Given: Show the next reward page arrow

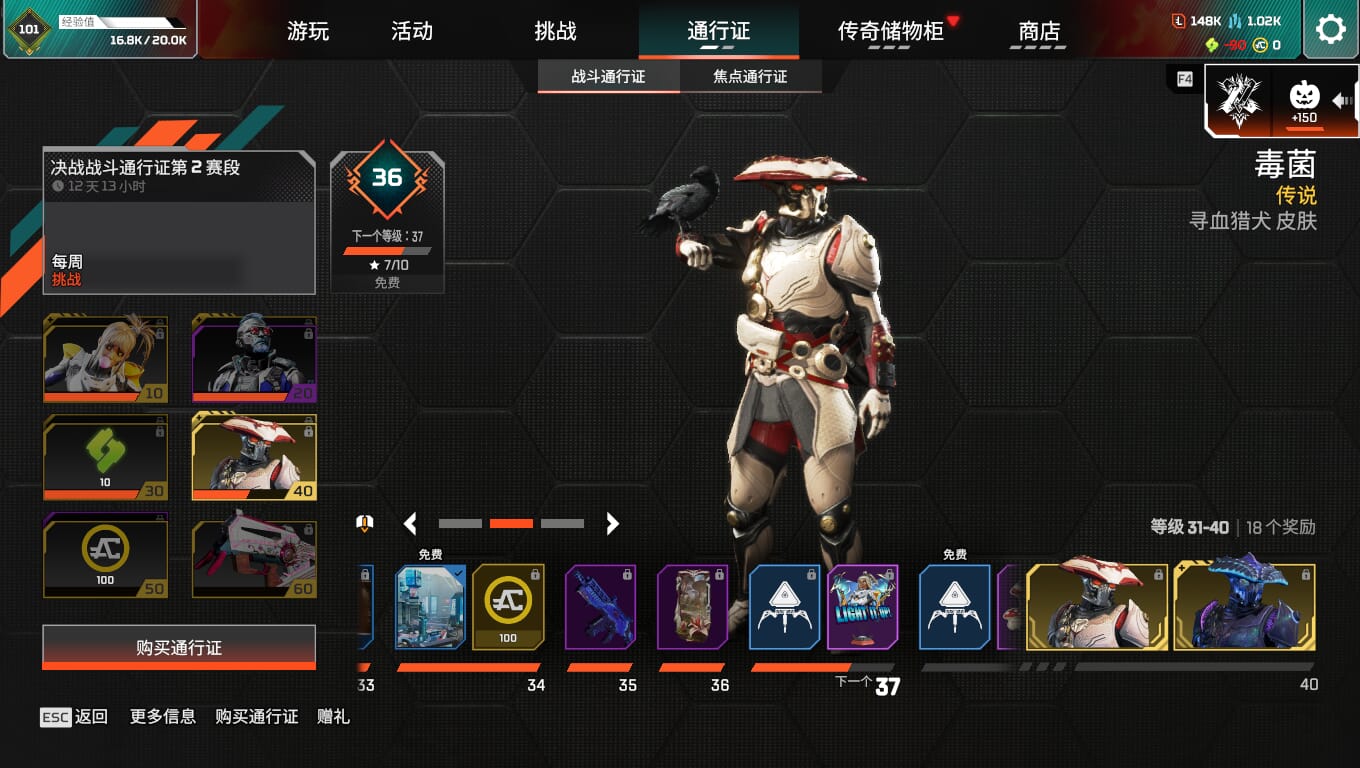Looking at the screenshot, I should (x=612, y=523).
